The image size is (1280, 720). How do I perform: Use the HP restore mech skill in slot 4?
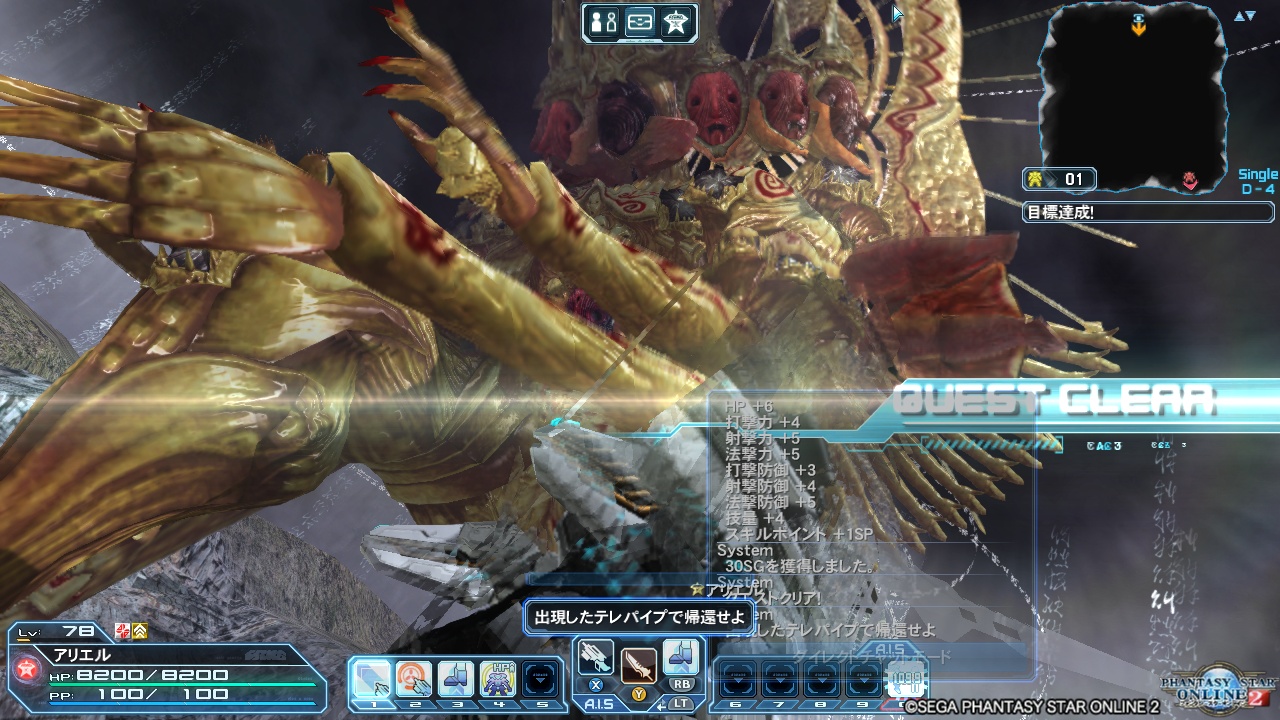[x=498, y=679]
